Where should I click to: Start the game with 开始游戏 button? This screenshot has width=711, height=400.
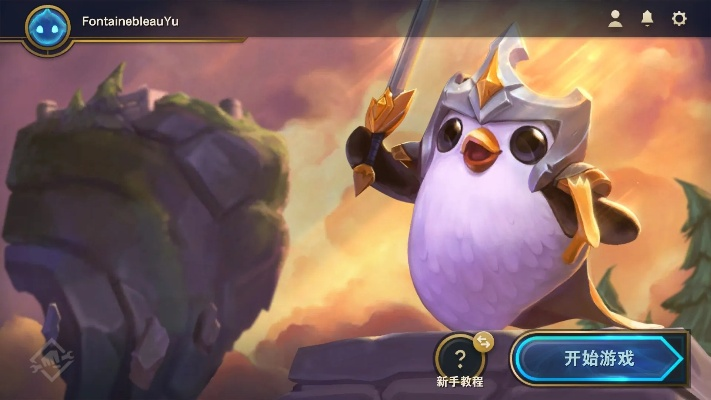(x=598, y=358)
